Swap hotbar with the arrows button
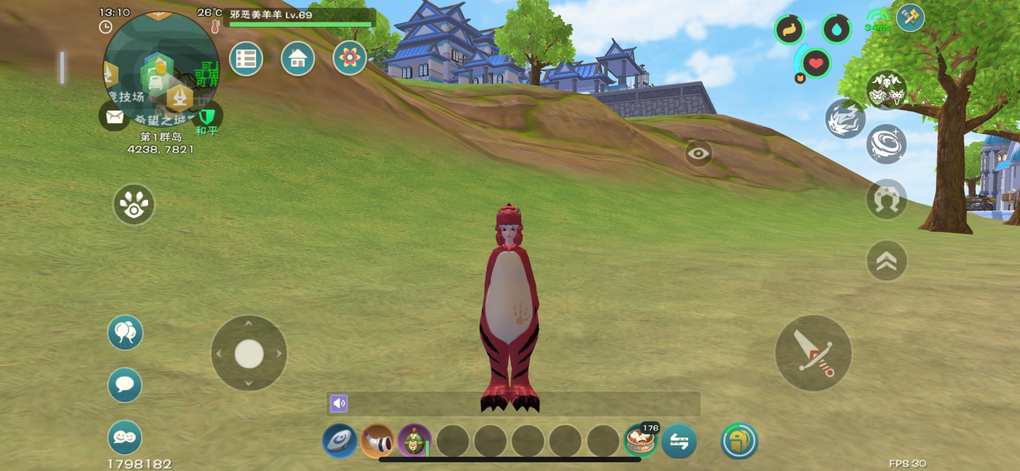1020x471 pixels. [x=679, y=441]
